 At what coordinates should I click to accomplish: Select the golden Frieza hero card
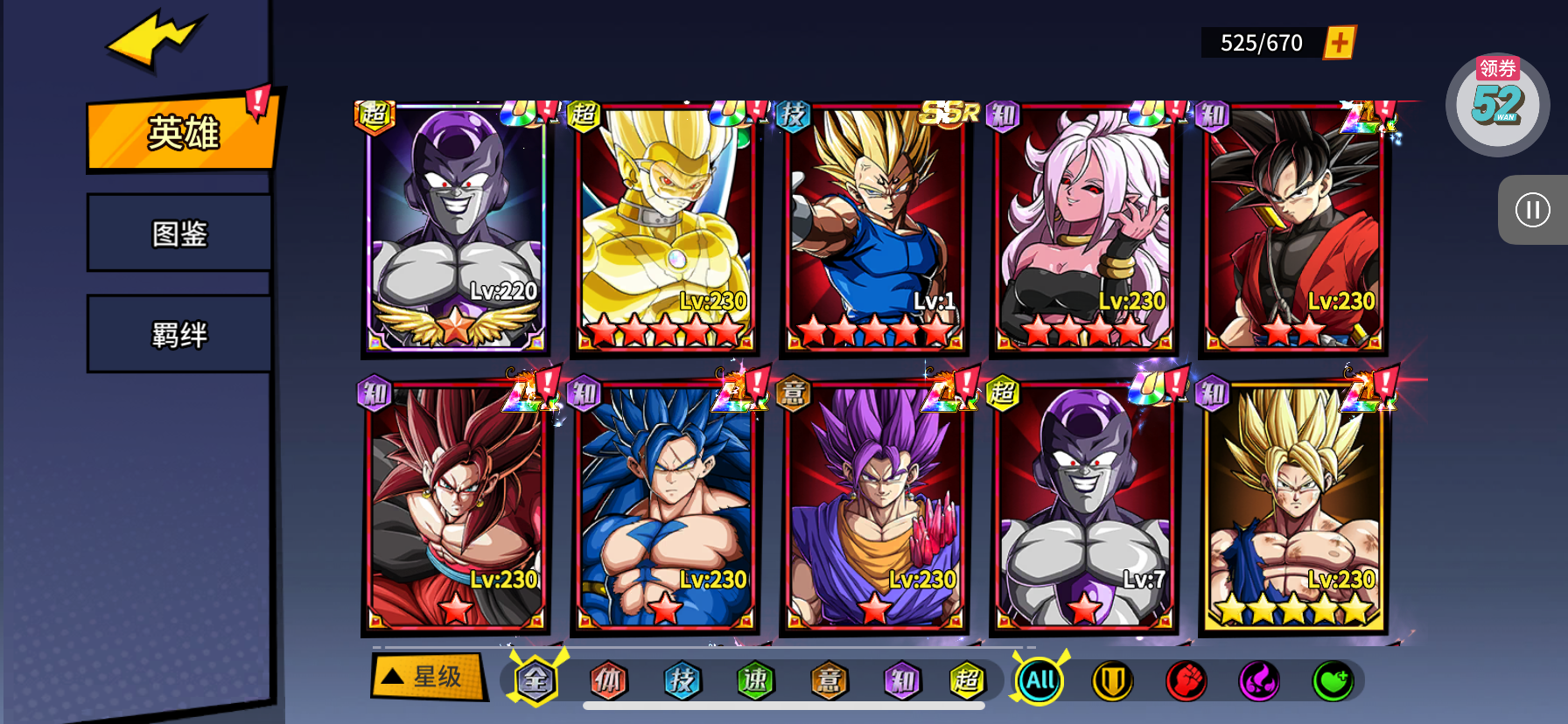(x=664, y=229)
